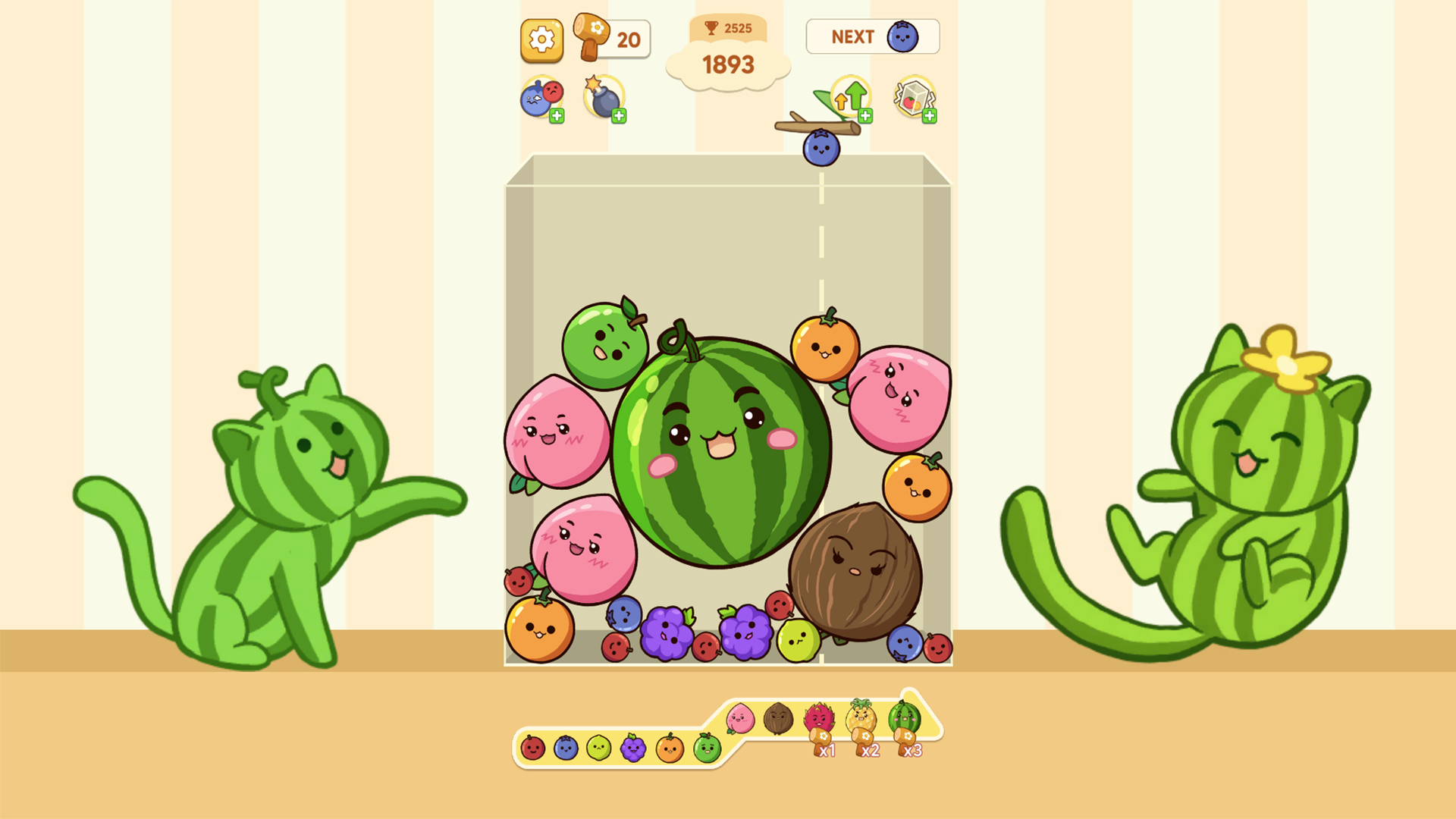Open the current score cloud showing 1893
Image resolution: width=1456 pixels, height=819 pixels.
point(730,64)
